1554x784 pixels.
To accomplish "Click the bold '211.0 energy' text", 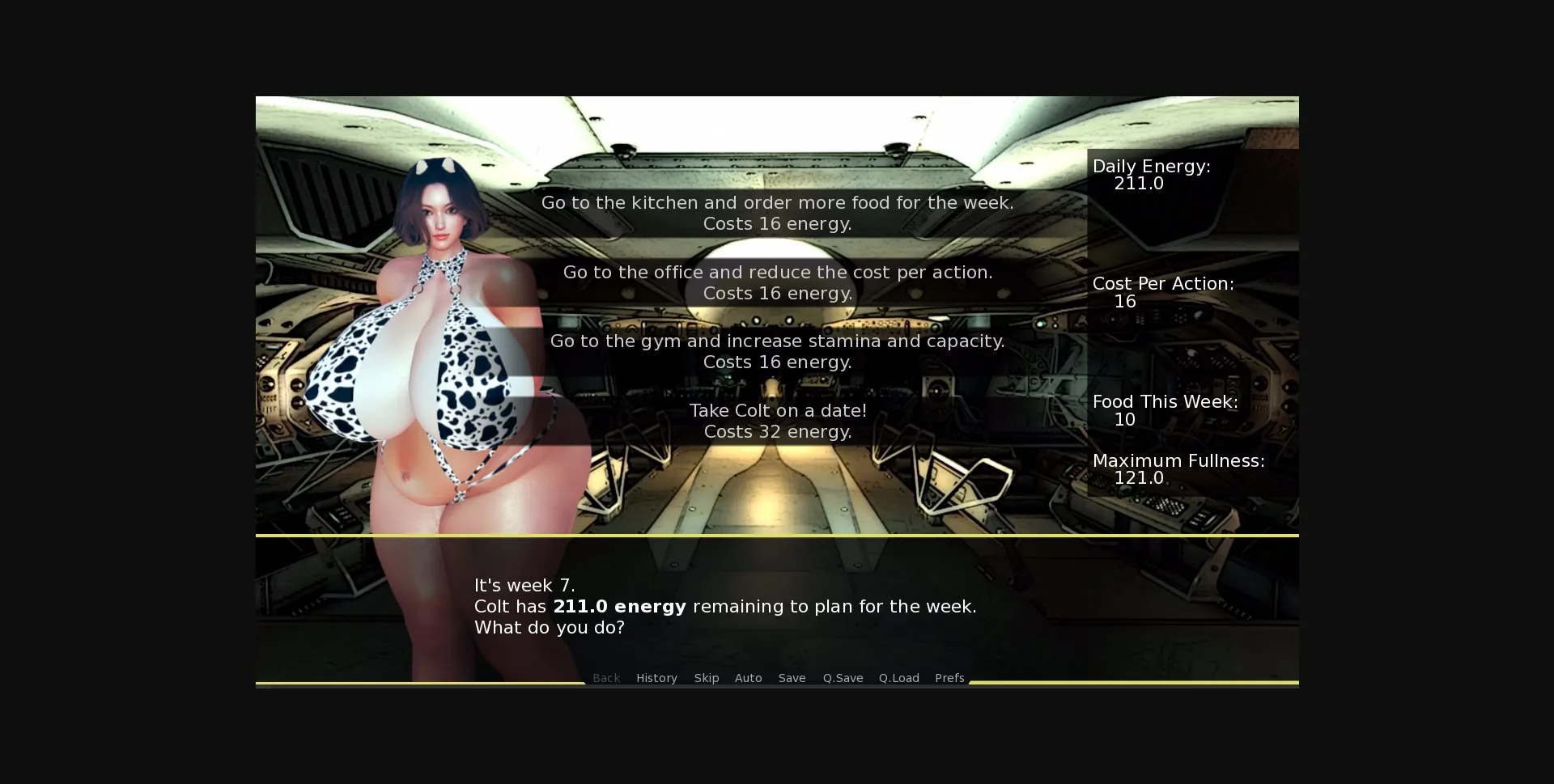I will tap(618, 606).
